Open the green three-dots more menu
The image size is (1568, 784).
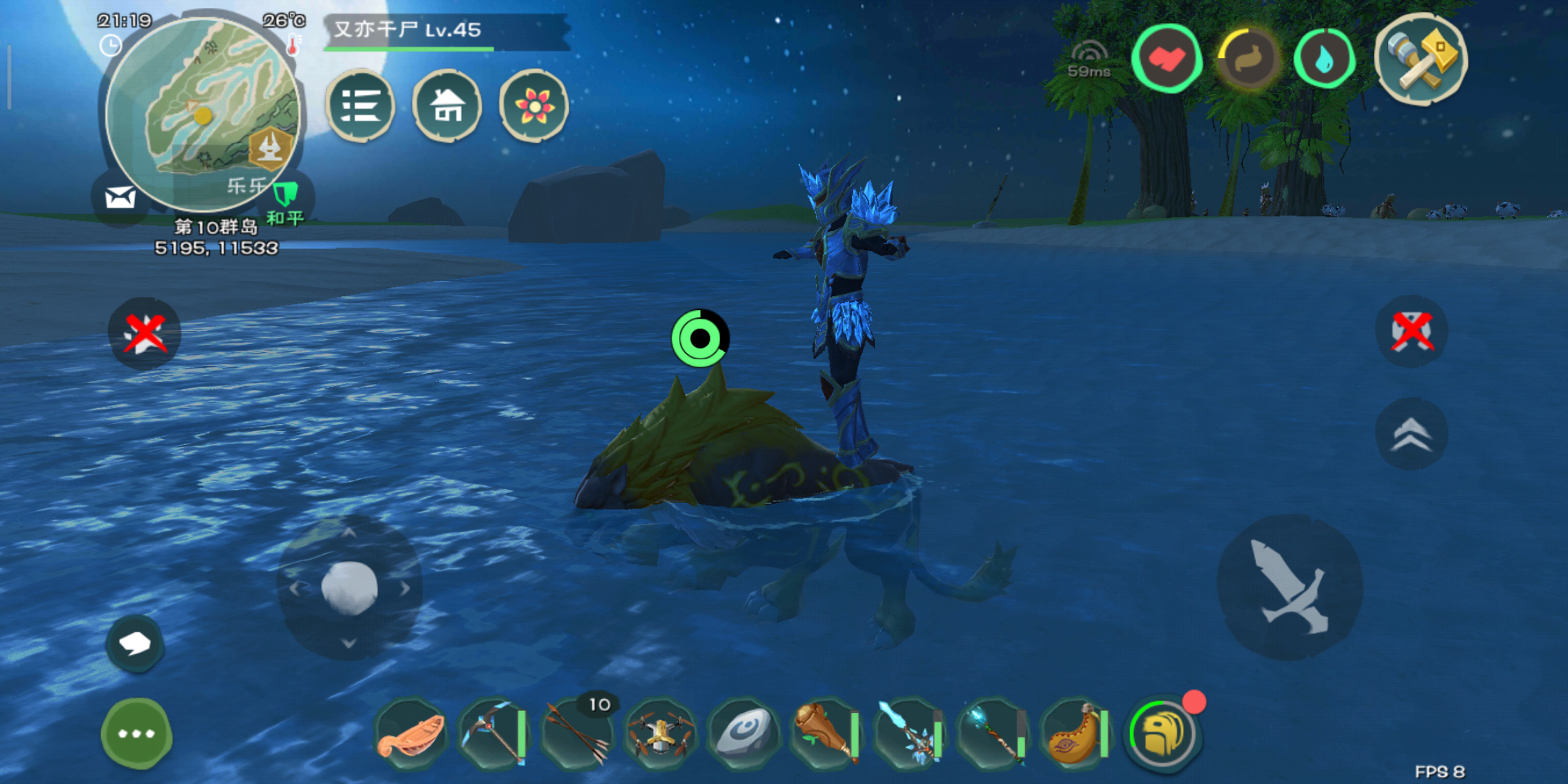[136, 733]
